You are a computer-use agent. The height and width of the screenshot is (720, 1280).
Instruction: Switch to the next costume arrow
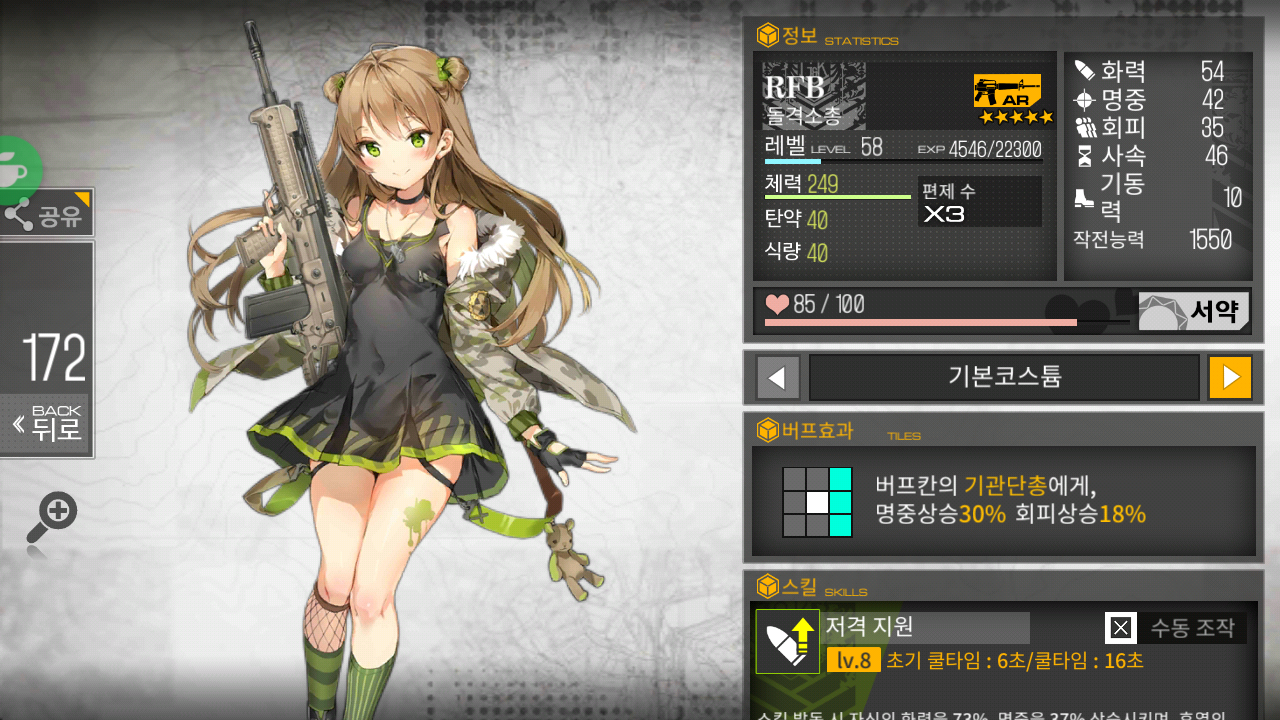(1230, 377)
